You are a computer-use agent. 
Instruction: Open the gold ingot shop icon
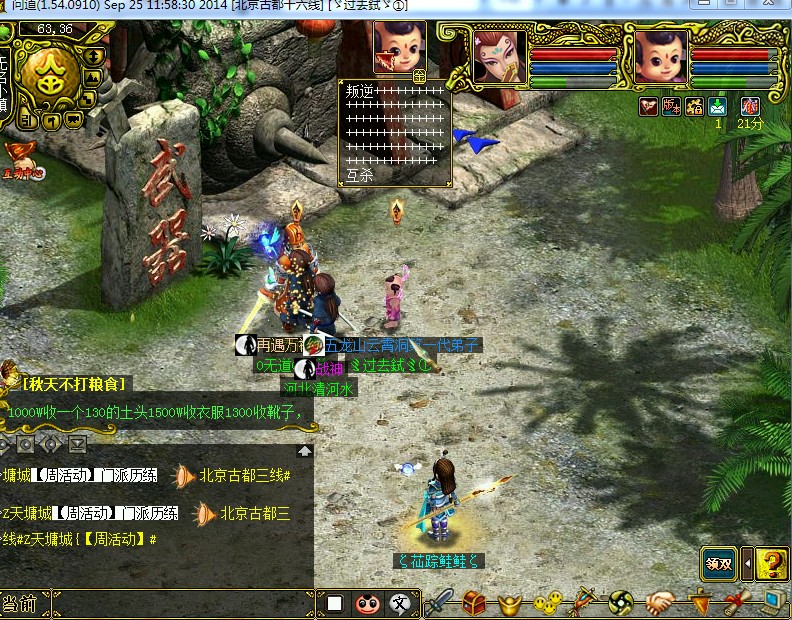(x=510, y=604)
